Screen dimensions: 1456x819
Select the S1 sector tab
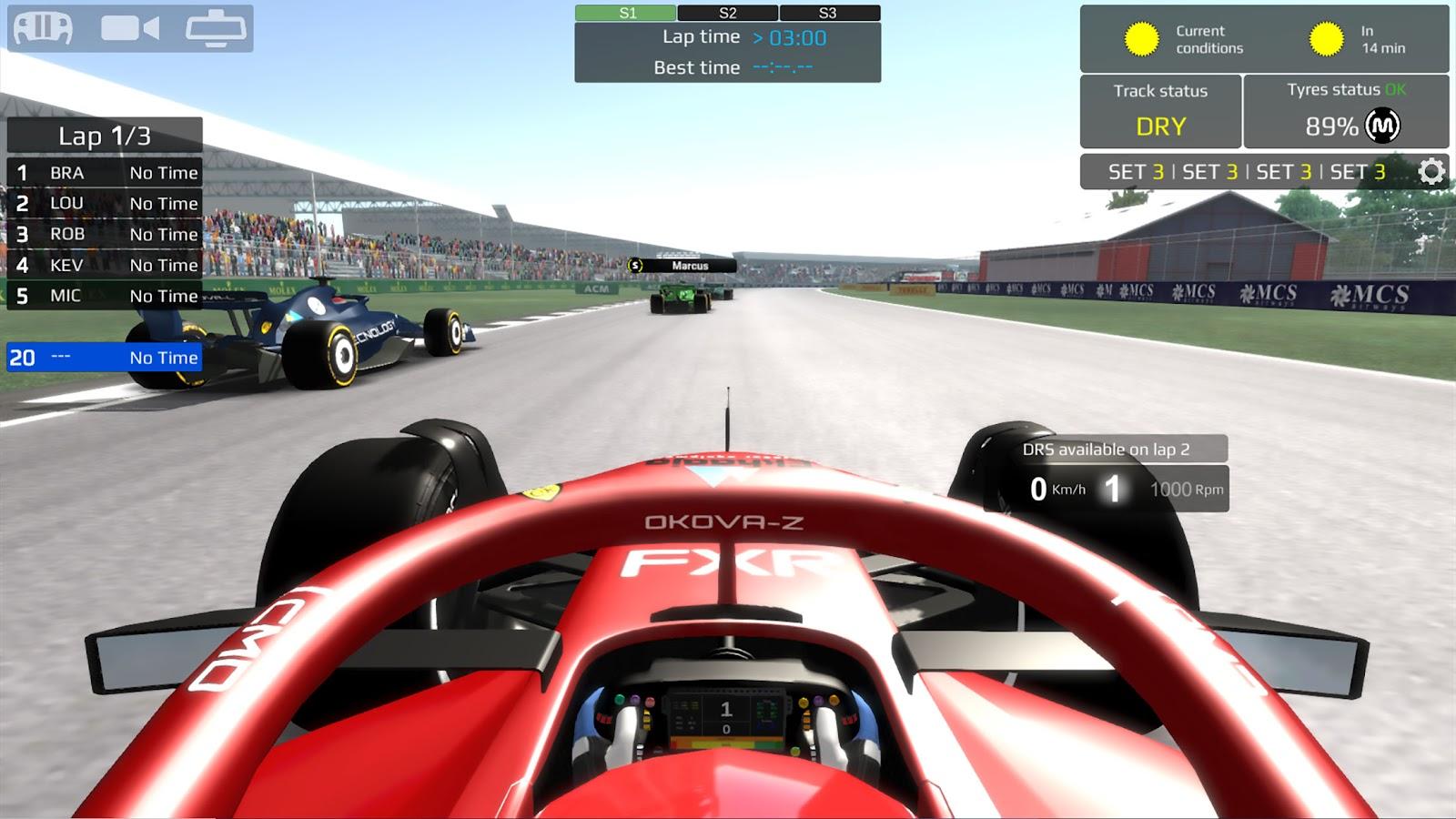[624, 13]
